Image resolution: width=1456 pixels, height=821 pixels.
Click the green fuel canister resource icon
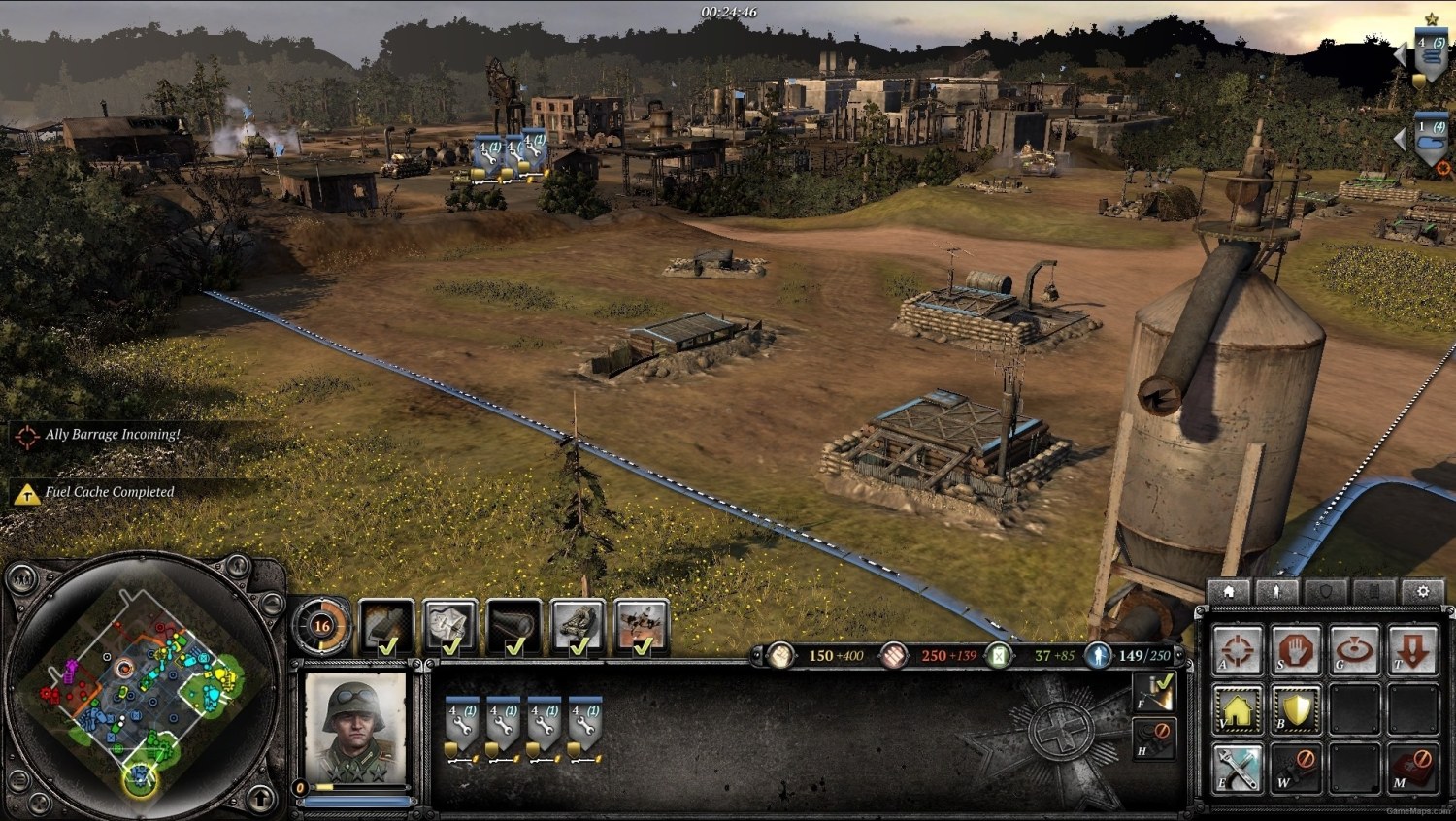[997, 655]
